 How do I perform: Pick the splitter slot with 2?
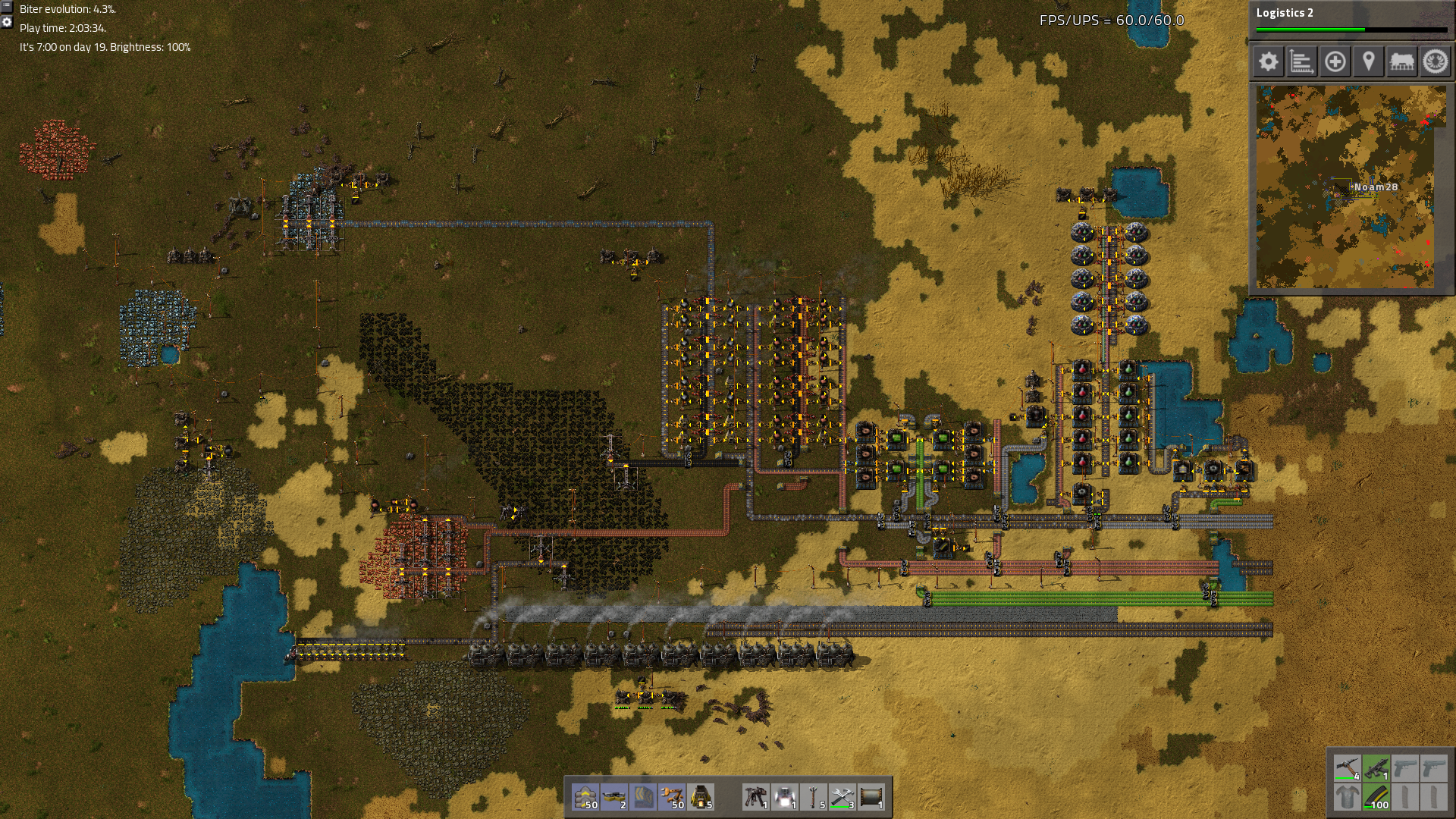(x=614, y=797)
